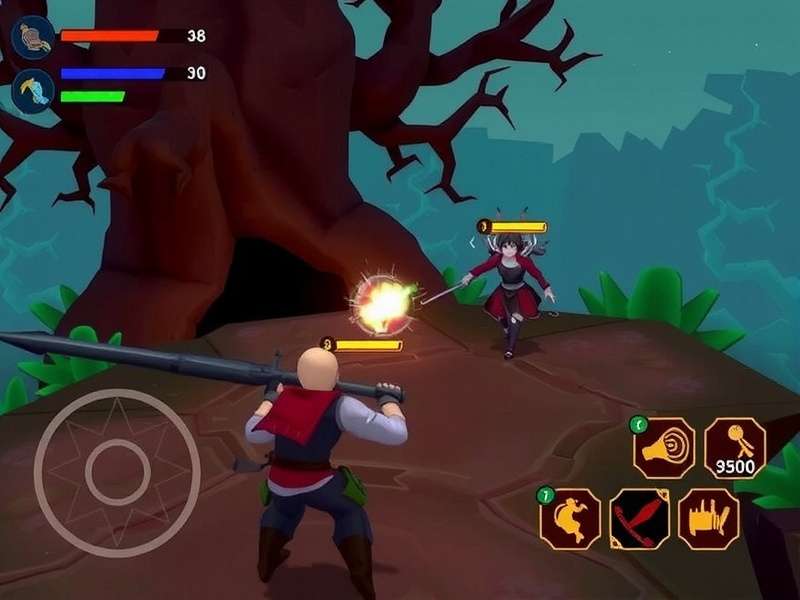This screenshot has width=800, height=600.
Task: Tap the virtual joystick center
Action: [117, 472]
